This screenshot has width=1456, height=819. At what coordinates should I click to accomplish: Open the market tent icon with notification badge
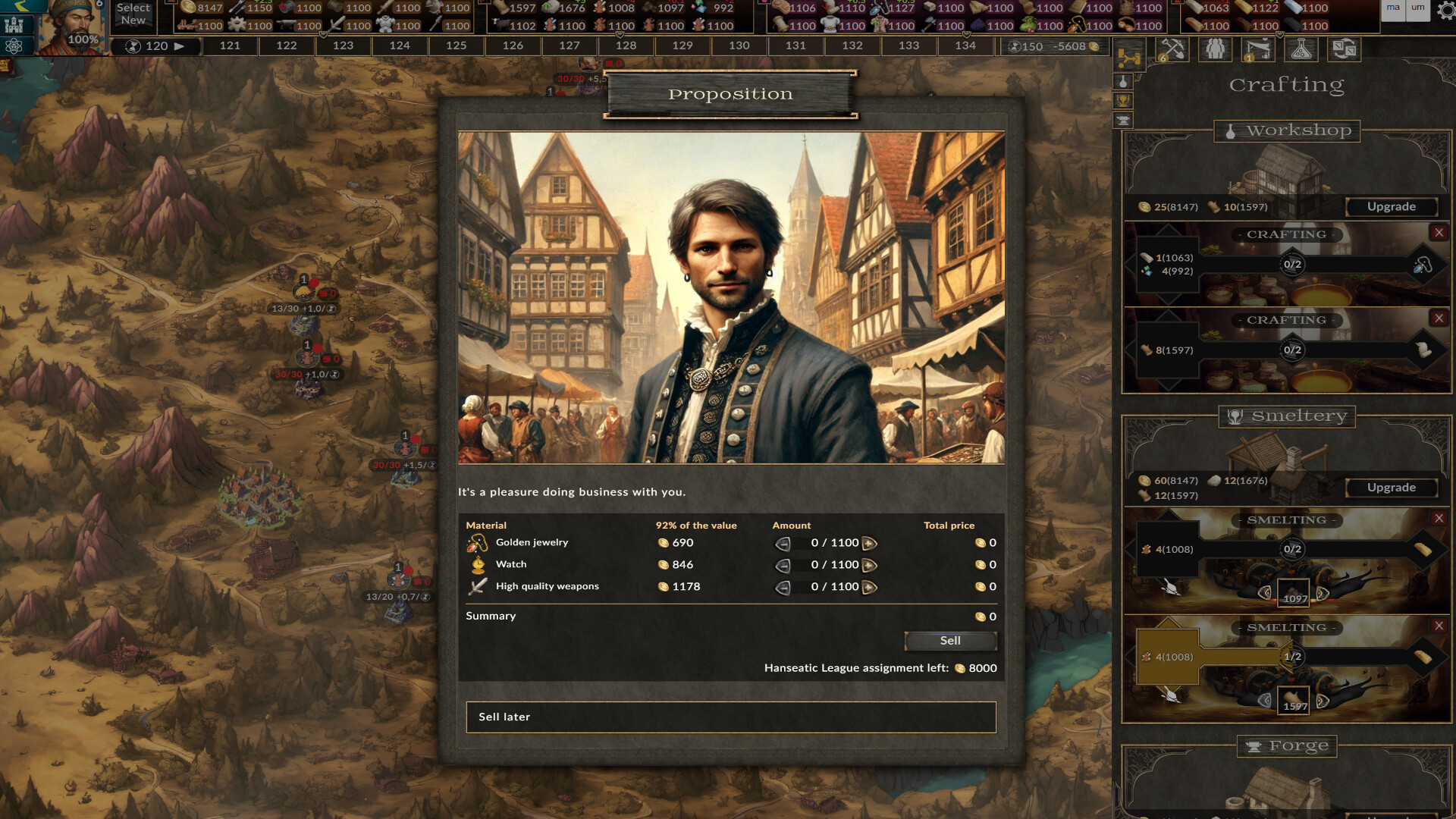click(x=1258, y=50)
